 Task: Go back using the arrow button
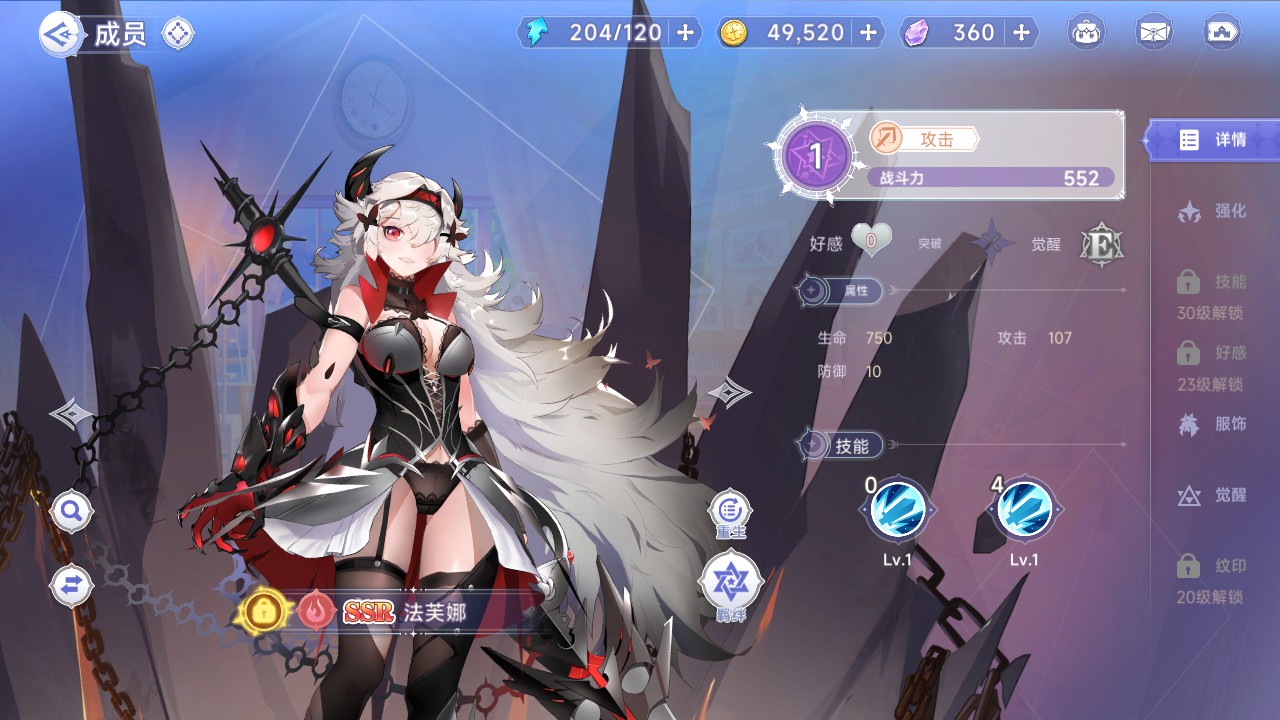(59, 34)
